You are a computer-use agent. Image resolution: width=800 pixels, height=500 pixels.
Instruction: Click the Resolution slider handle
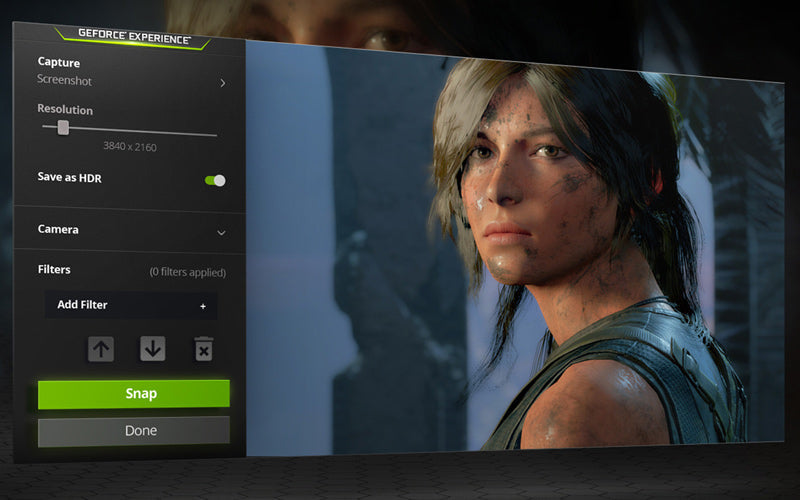click(x=63, y=127)
